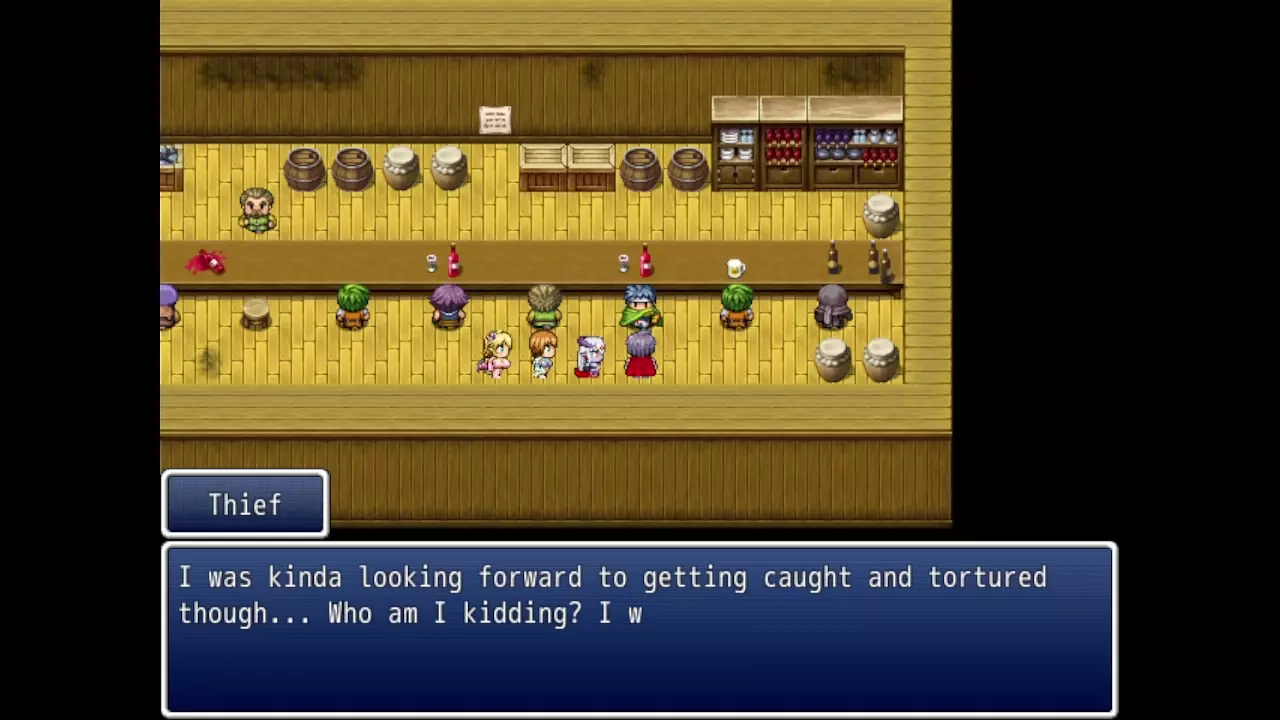Advance the Thief's dialogue message box
This screenshot has height=720, width=1280.
[x=639, y=629]
